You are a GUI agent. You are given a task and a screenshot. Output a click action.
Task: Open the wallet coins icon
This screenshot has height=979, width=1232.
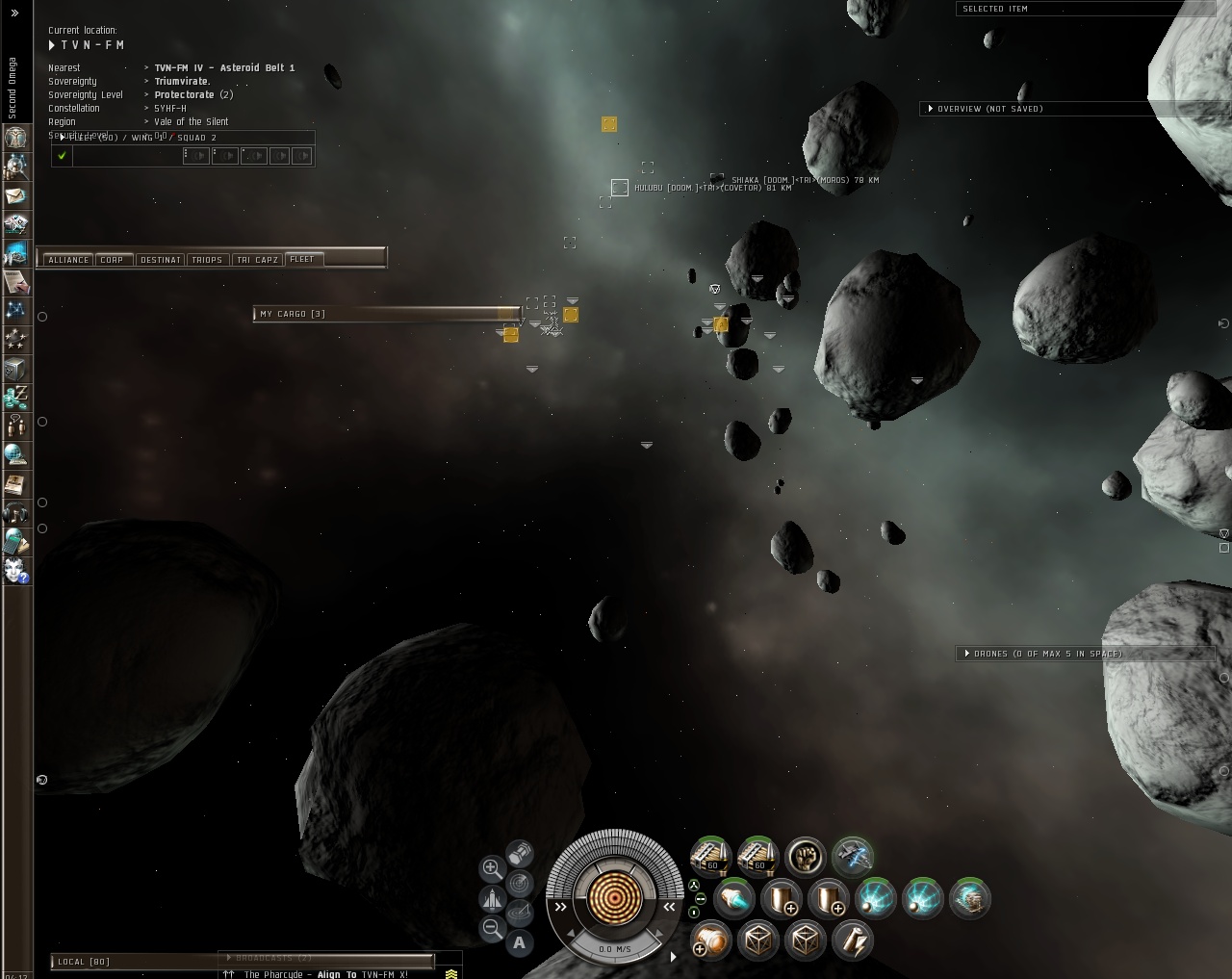pyautogui.click(x=16, y=397)
